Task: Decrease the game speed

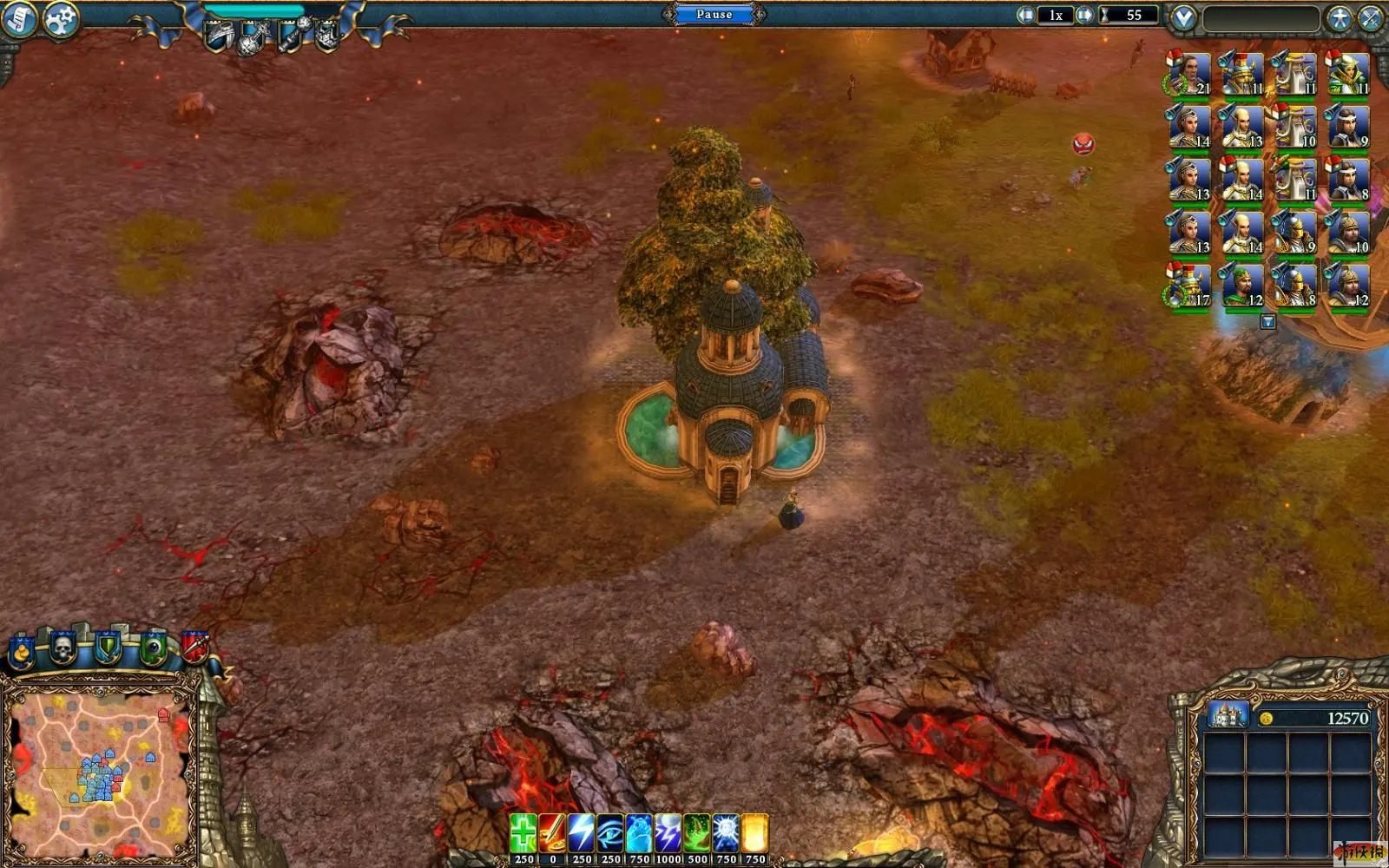Action: 1026,15
